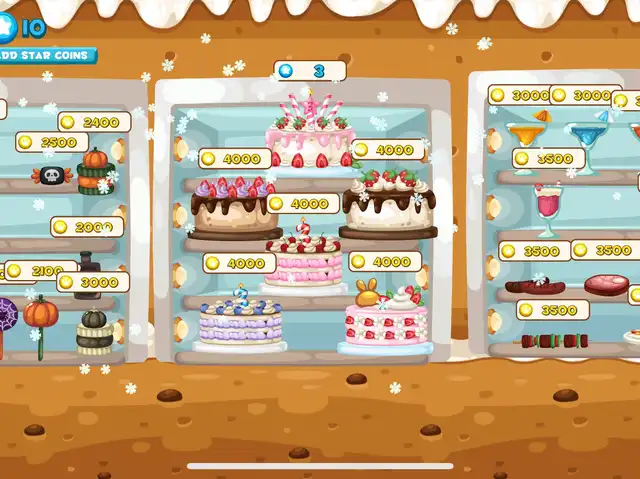The width and height of the screenshot is (640, 479).
Task: Select the pink birthday cake with striped candles
Action: tap(311, 136)
